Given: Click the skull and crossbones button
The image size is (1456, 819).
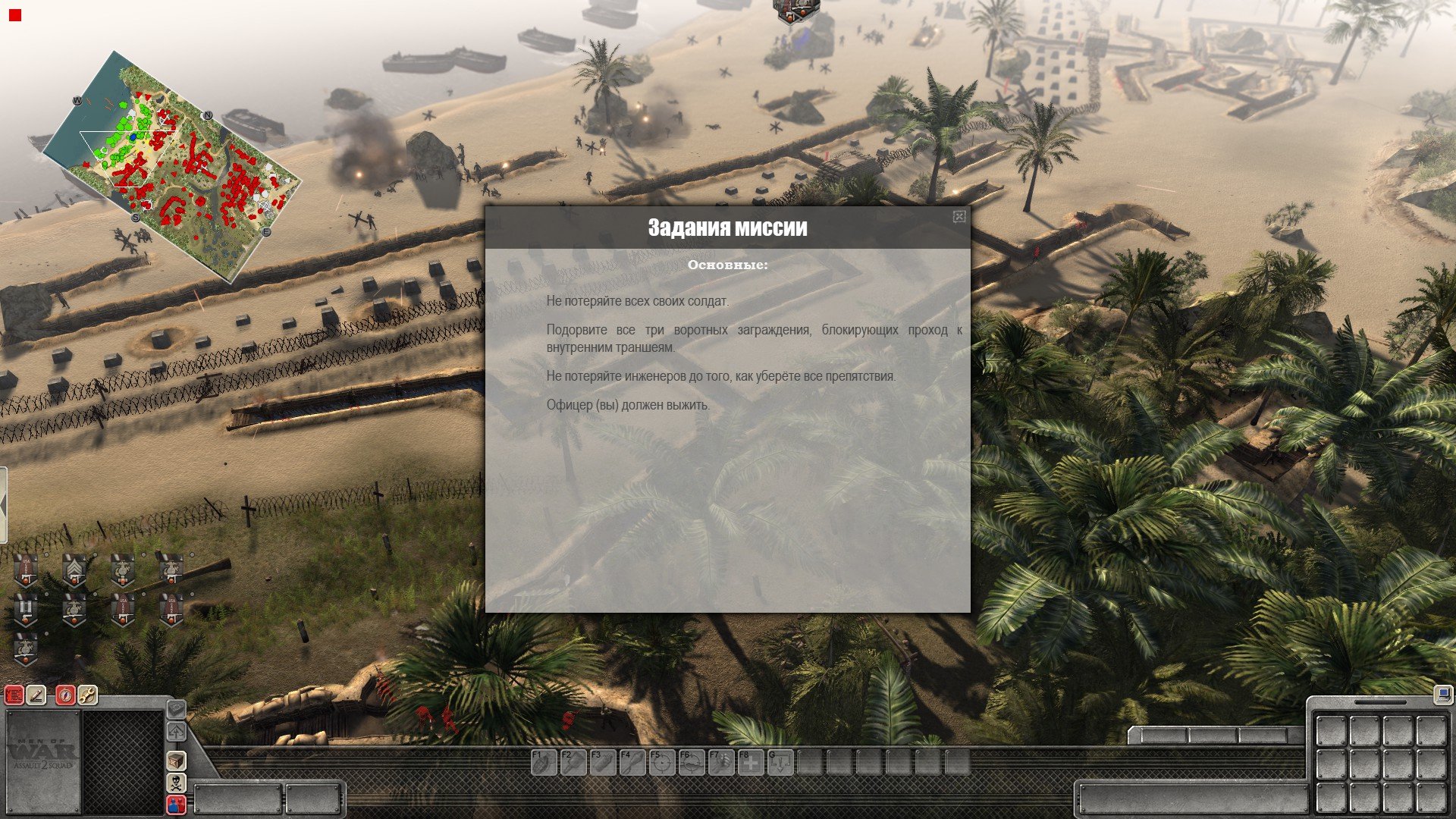Looking at the screenshot, I should point(176,783).
